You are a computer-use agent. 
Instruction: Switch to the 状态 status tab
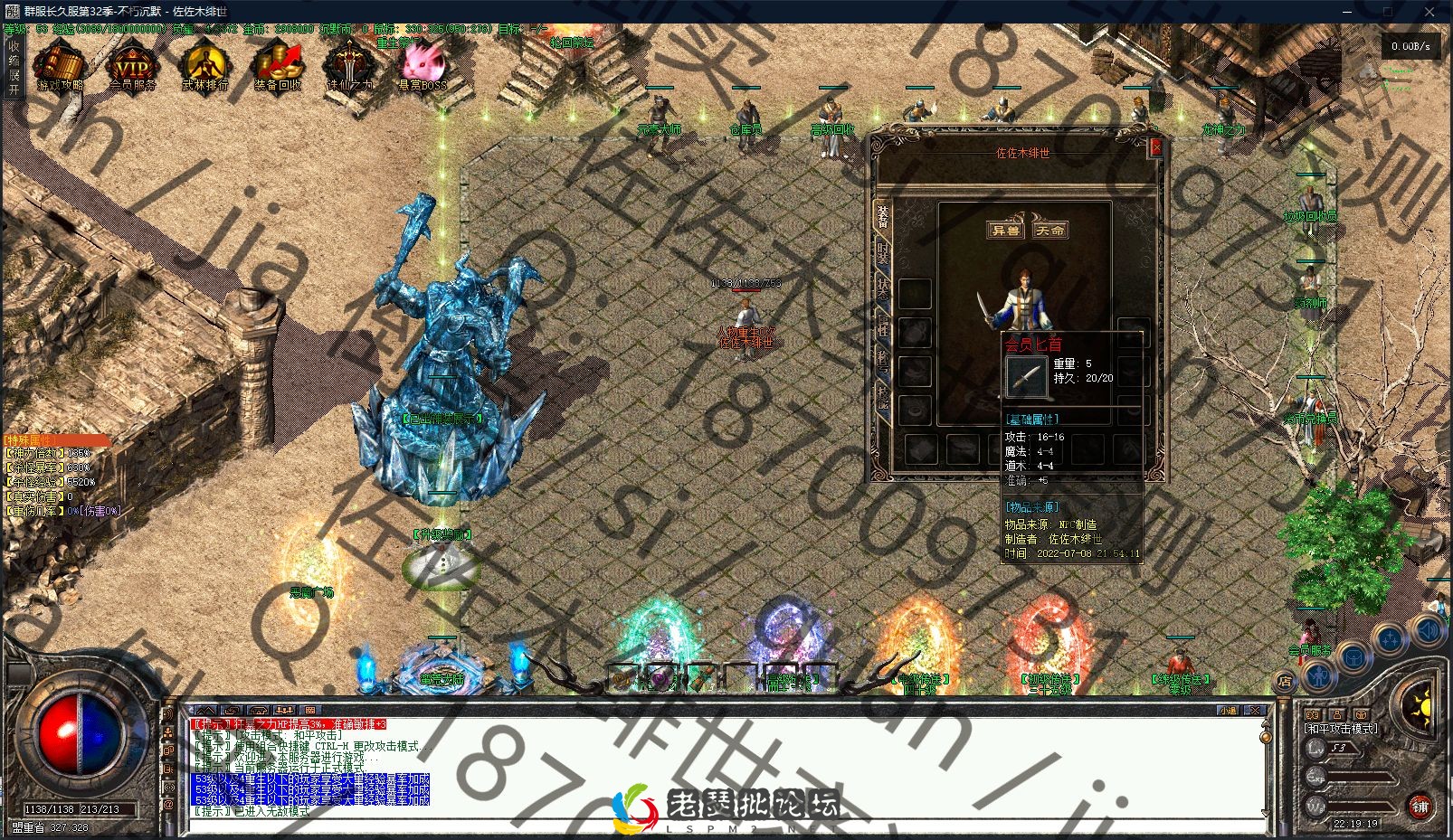pyautogui.click(x=883, y=289)
